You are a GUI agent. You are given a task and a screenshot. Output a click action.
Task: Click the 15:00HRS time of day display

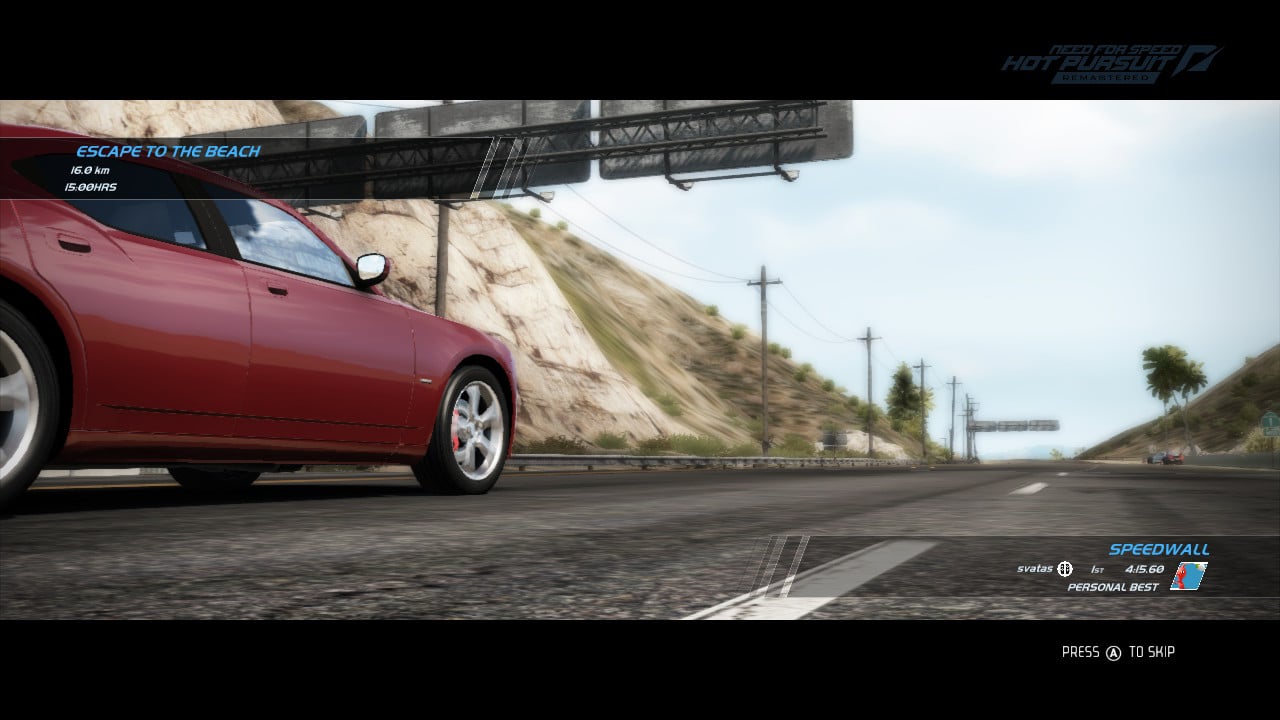pos(91,186)
